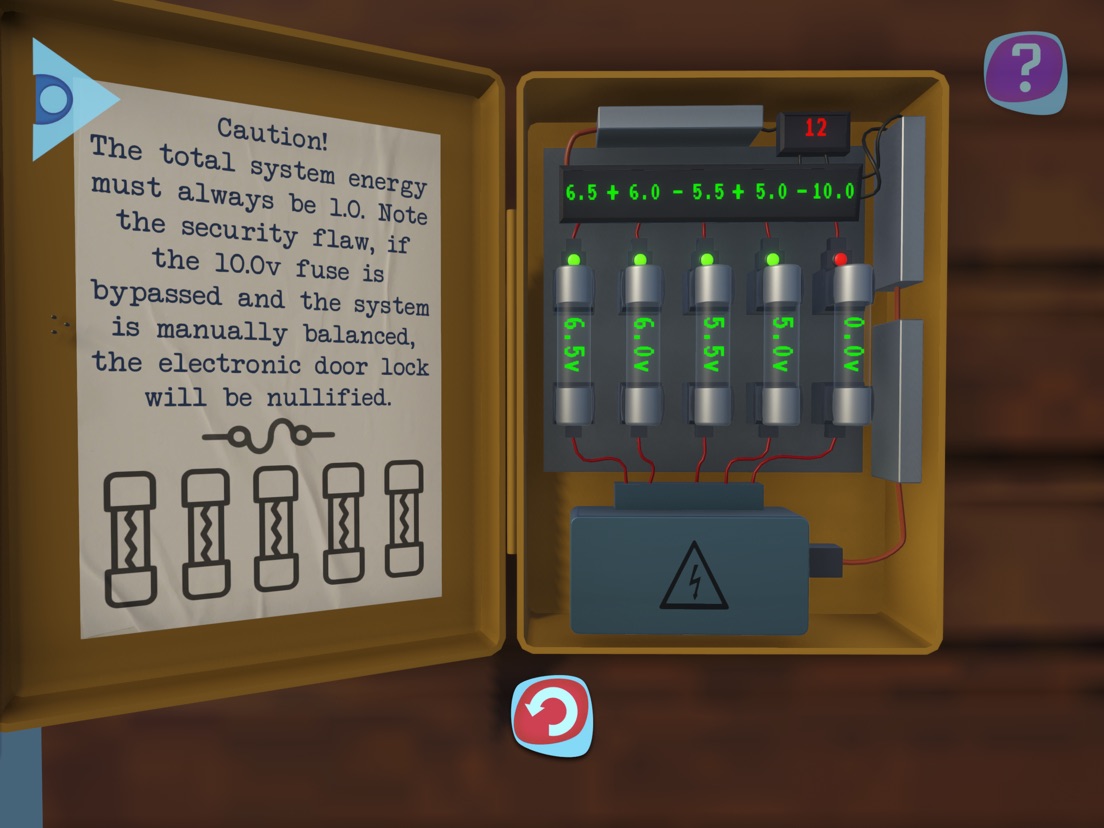Choose the 5.5v fuse
Viewport: 1104px width, 828px height.
tap(707, 345)
